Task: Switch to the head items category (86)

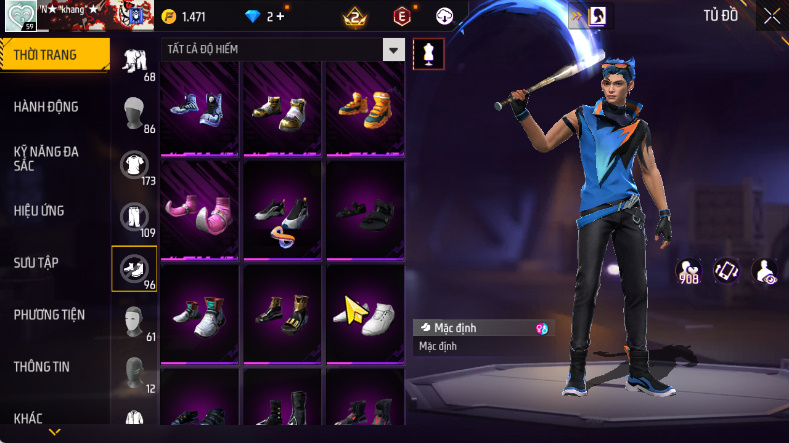Action: 134,114
